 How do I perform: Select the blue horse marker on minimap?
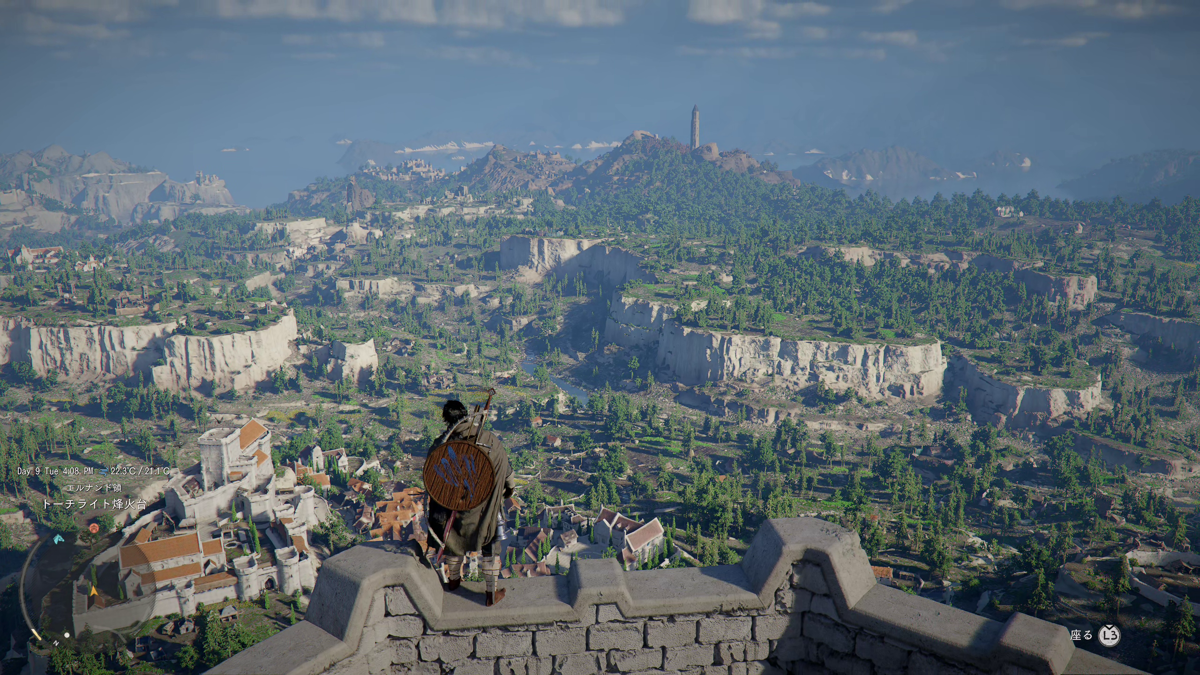coord(58,539)
